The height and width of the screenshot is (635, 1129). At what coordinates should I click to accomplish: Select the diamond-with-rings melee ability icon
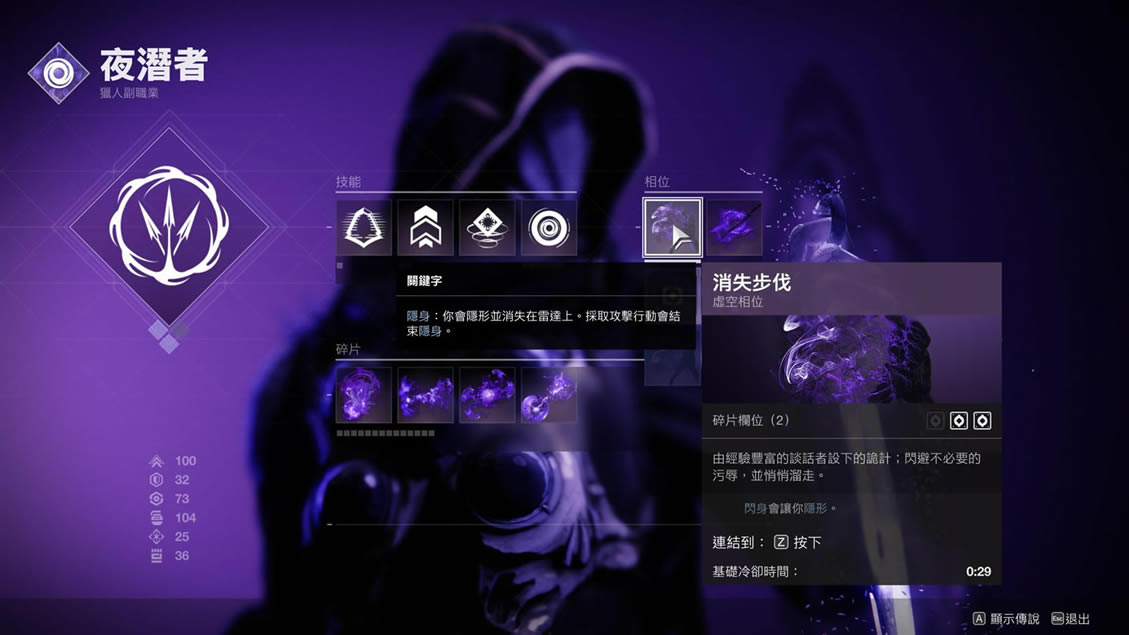[x=487, y=228]
